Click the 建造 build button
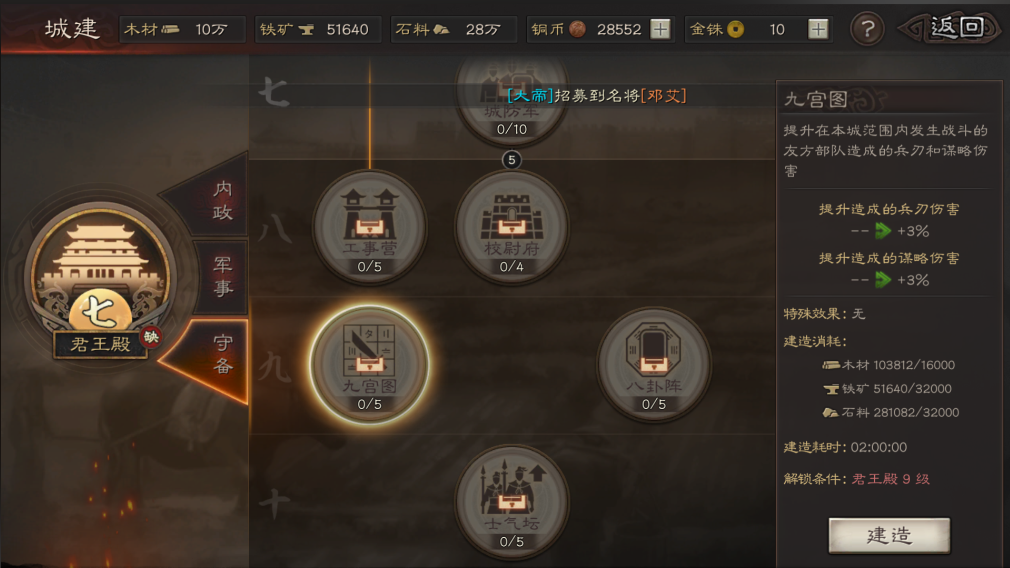The height and width of the screenshot is (568, 1010). tap(888, 536)
